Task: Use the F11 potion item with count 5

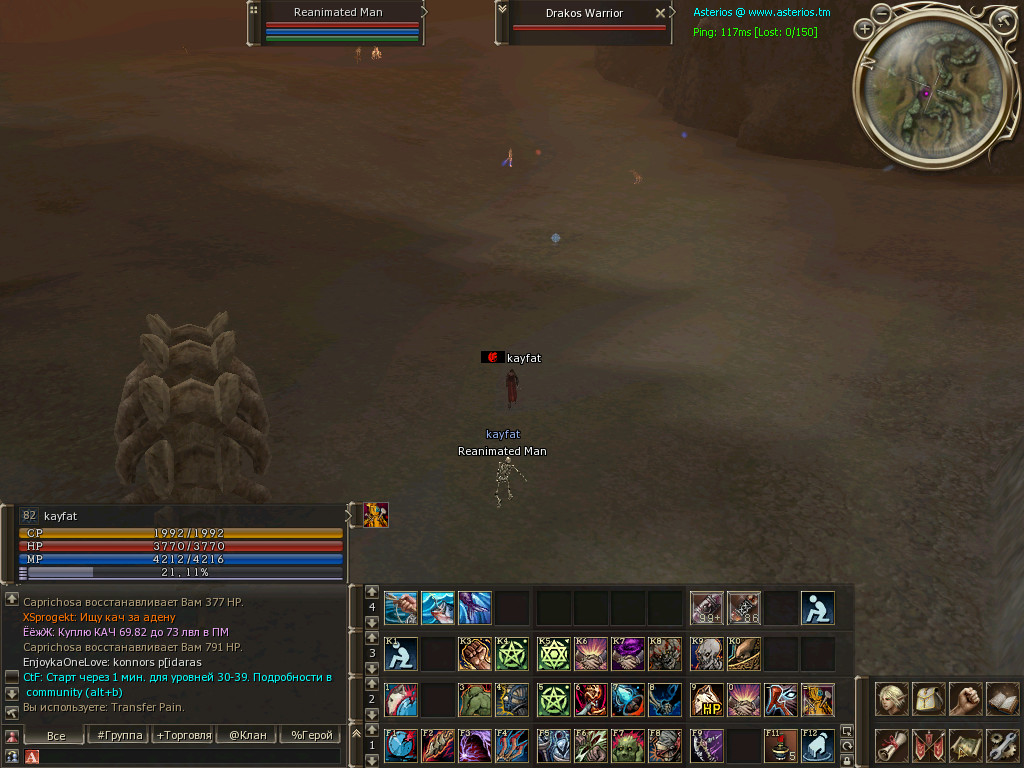Action: point(780,746)
